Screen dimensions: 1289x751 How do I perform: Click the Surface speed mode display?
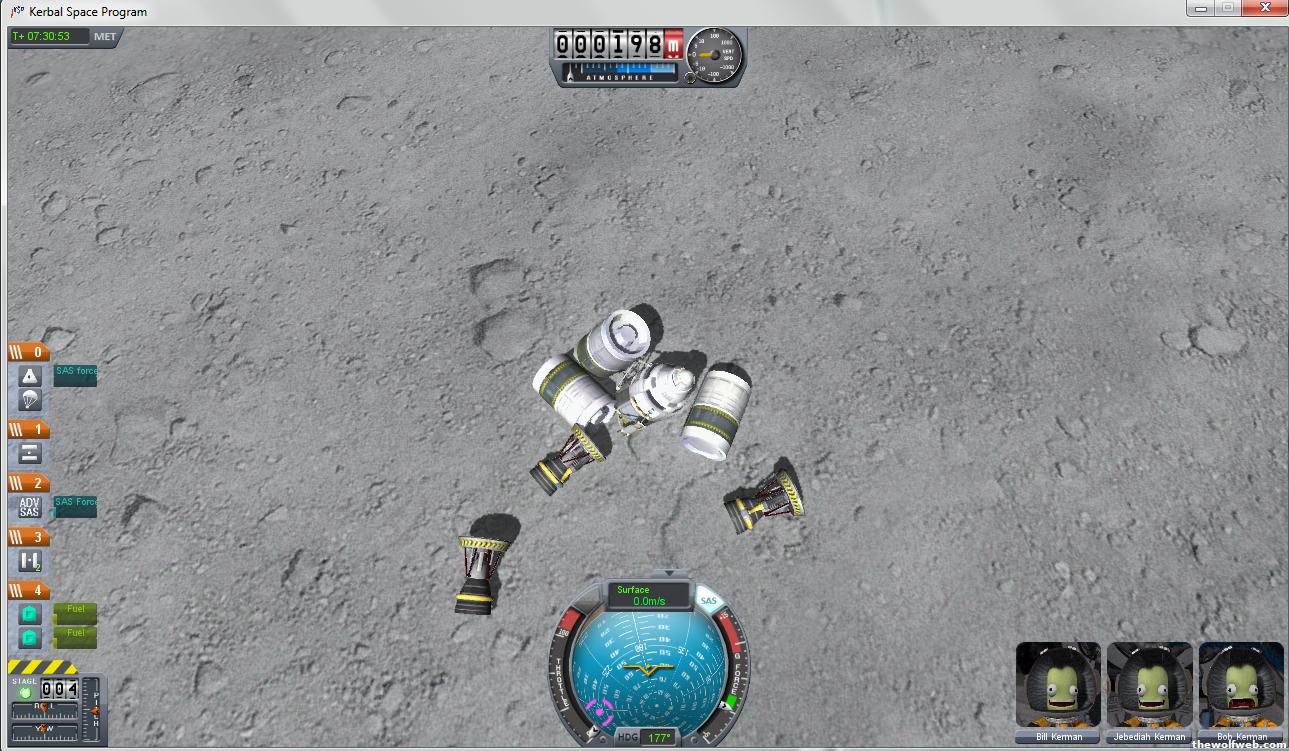click(648, 596)
